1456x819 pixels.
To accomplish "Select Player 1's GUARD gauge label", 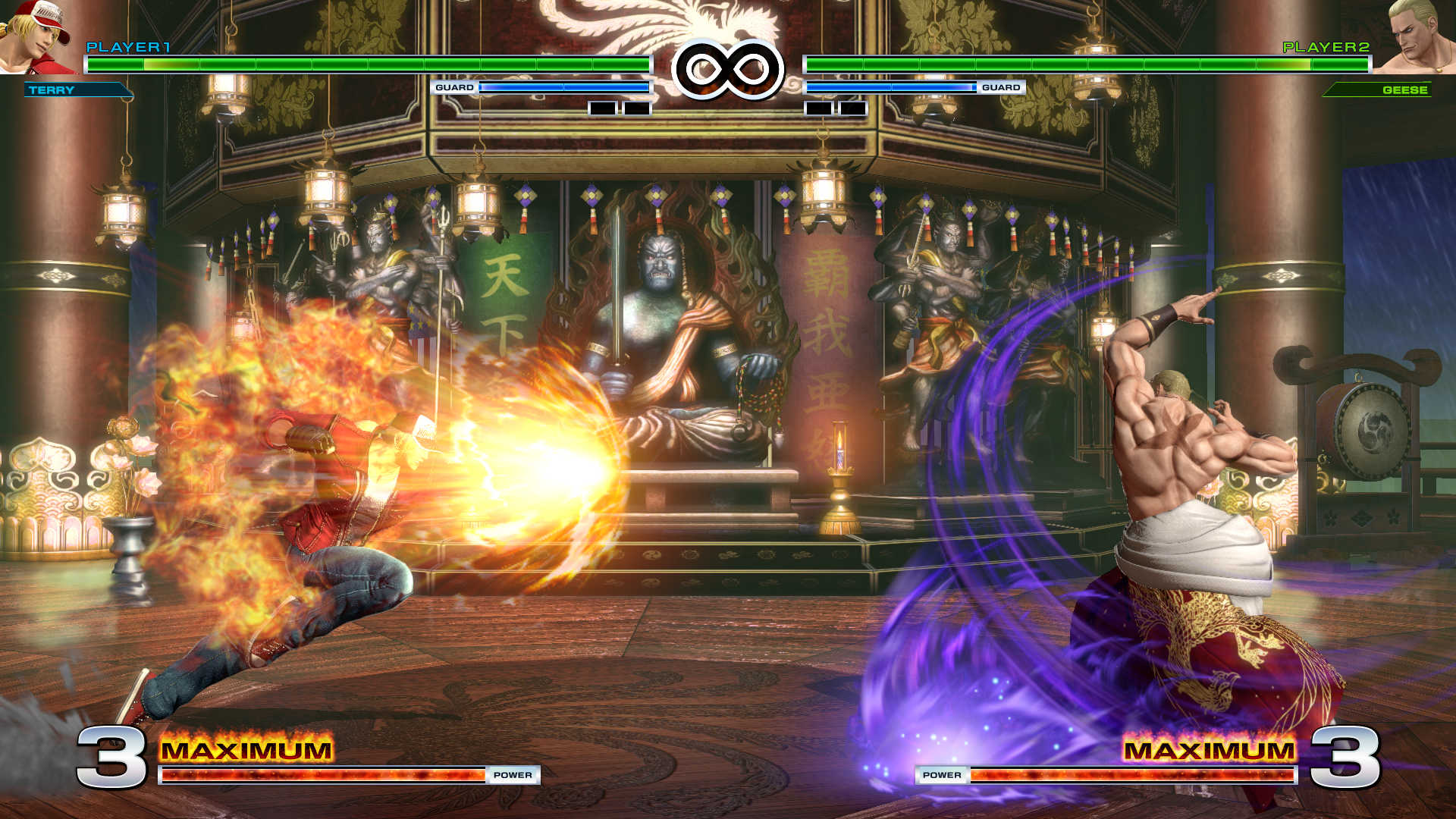I will coord(453,88).
